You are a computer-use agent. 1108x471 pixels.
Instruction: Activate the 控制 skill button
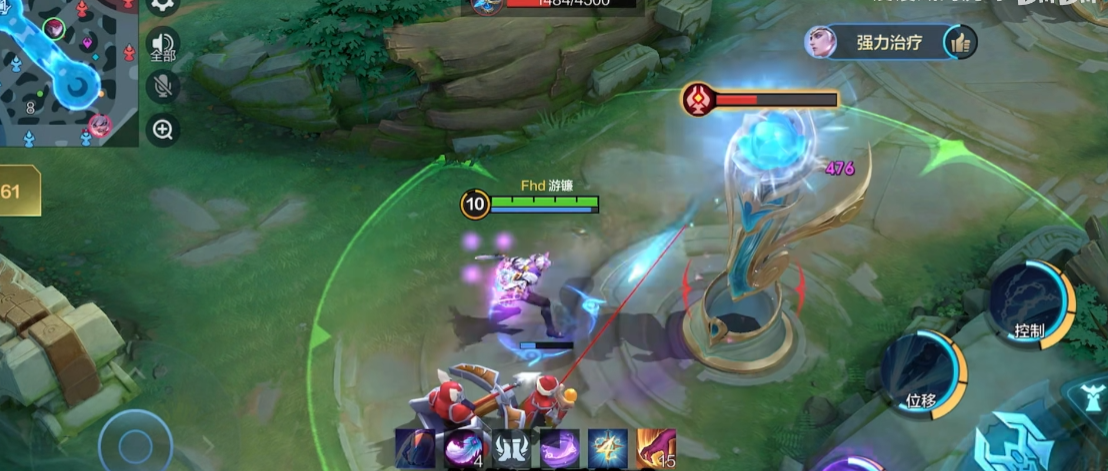(x=1029, y=305)
